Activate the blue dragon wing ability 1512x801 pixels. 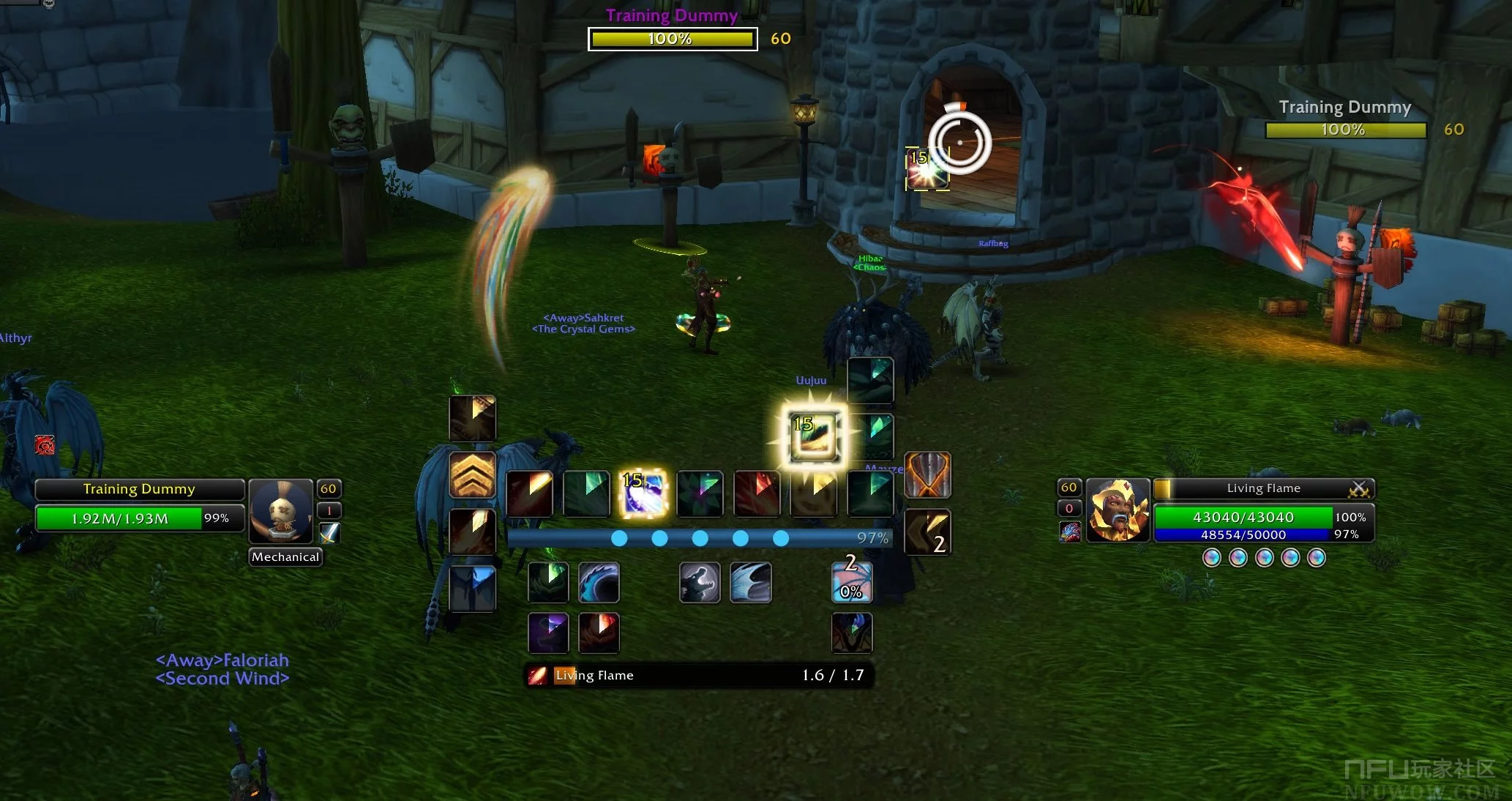(x=751, y=583)
